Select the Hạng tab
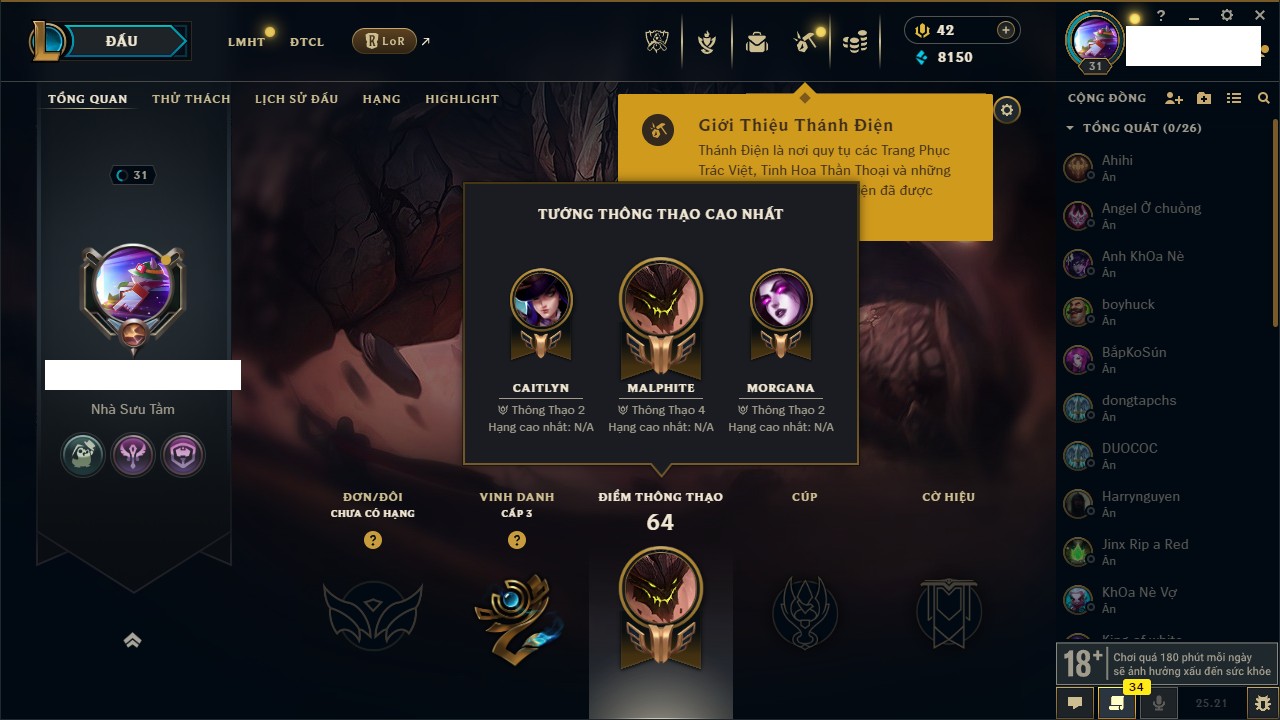Image resolution: width=1280 pixels, height=720 pixels. point(381,99)
